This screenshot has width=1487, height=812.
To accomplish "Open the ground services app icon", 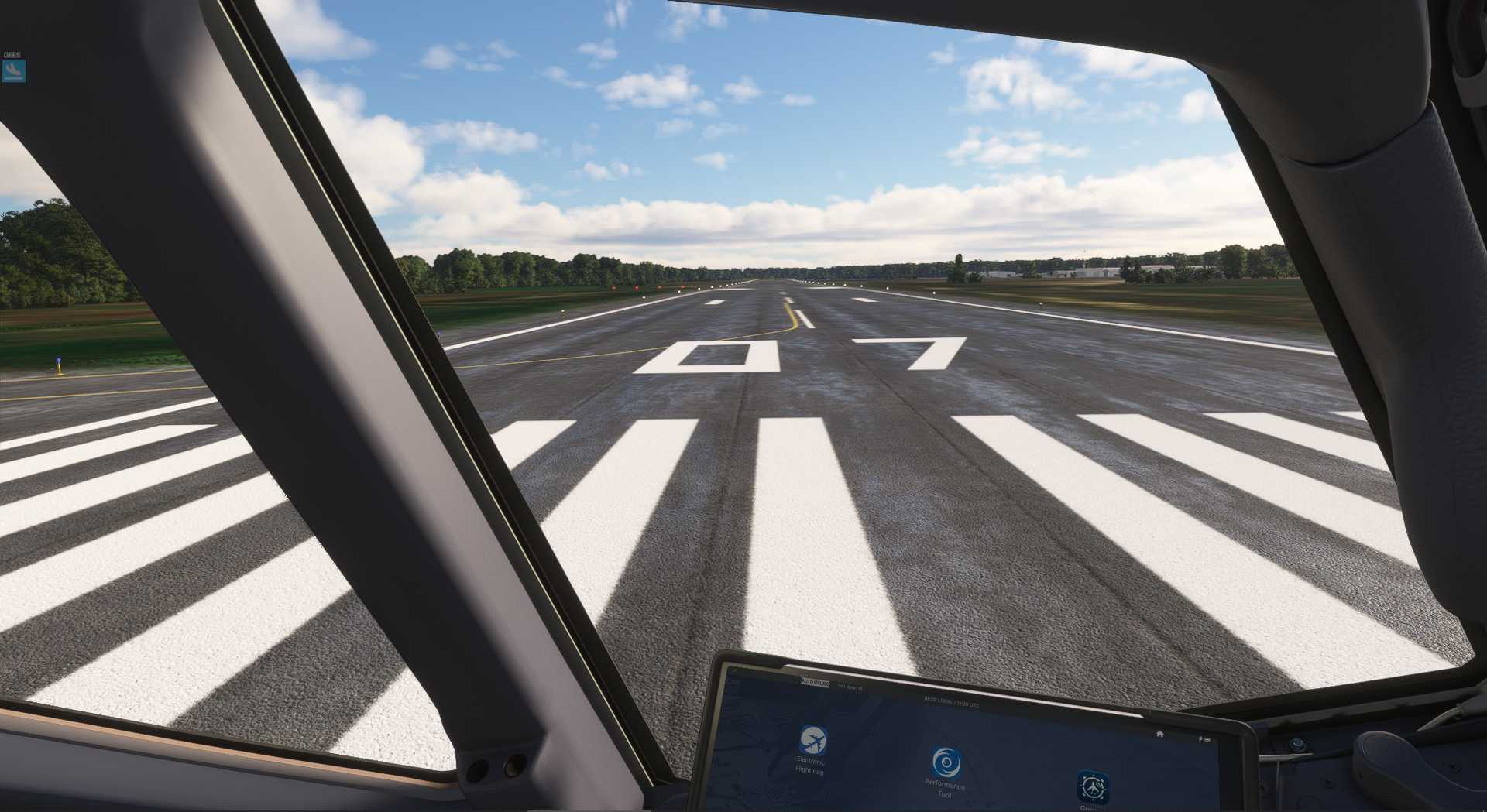I will pyautogui.click(x=1092, y=787).
